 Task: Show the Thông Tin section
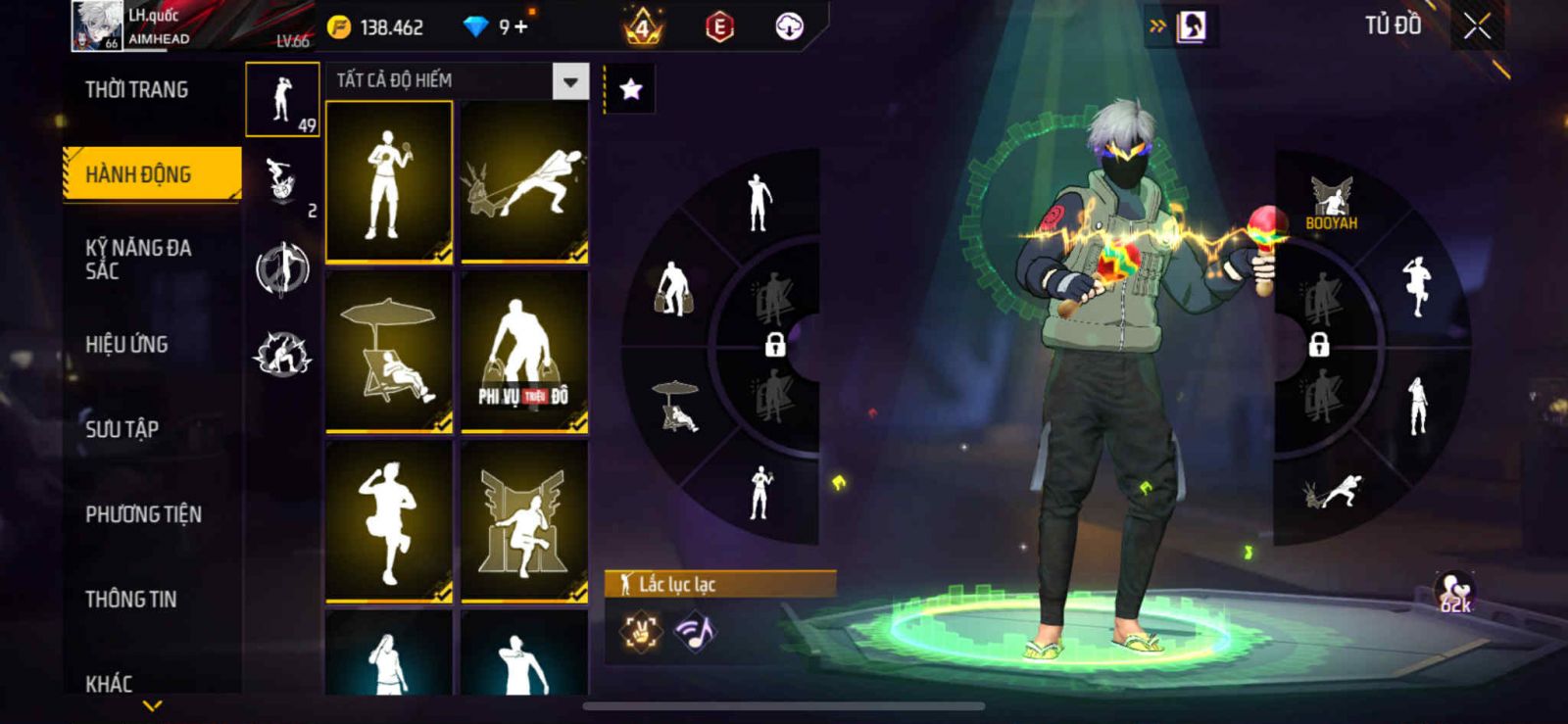click(x=130, y=599)
